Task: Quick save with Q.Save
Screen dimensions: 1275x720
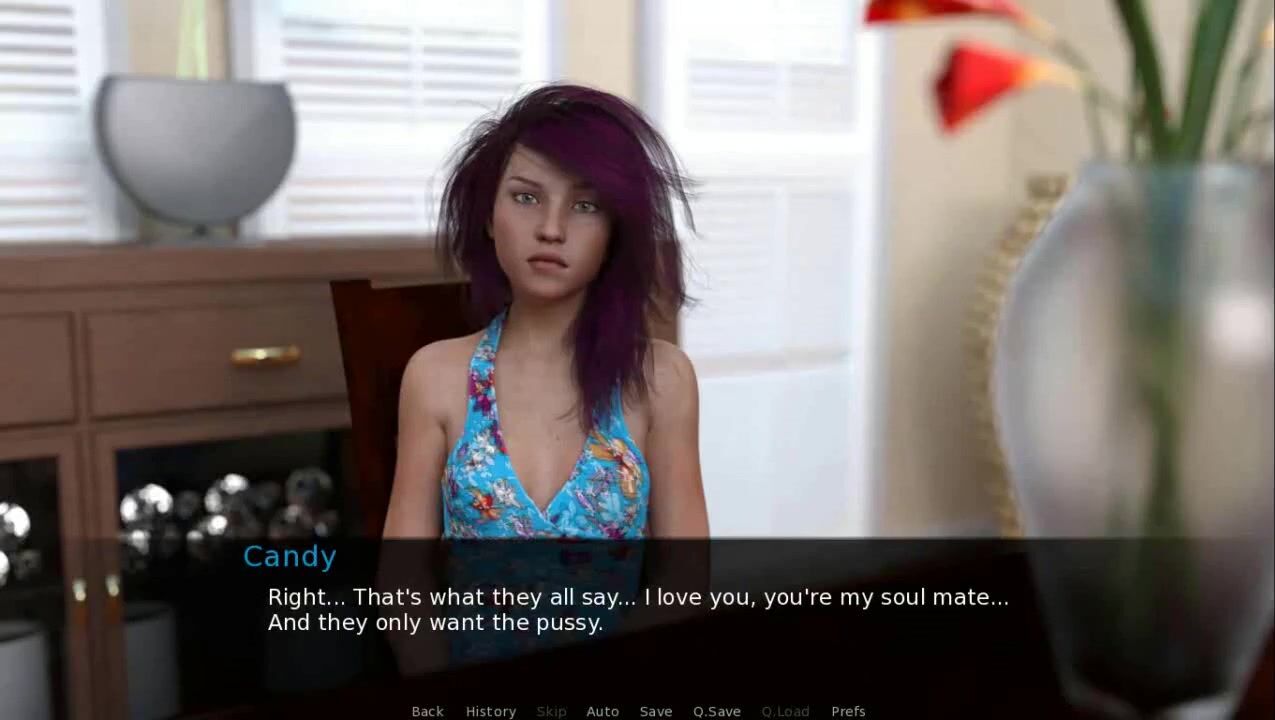Action: coord(716,711)
